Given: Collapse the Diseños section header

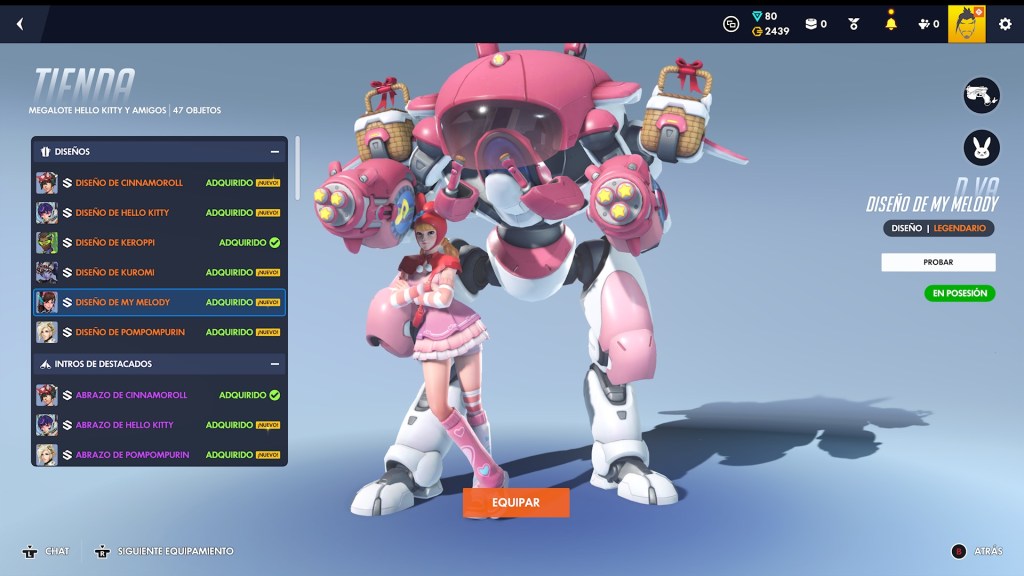Looking at the screenshot, I should click(x=274, y=152).
